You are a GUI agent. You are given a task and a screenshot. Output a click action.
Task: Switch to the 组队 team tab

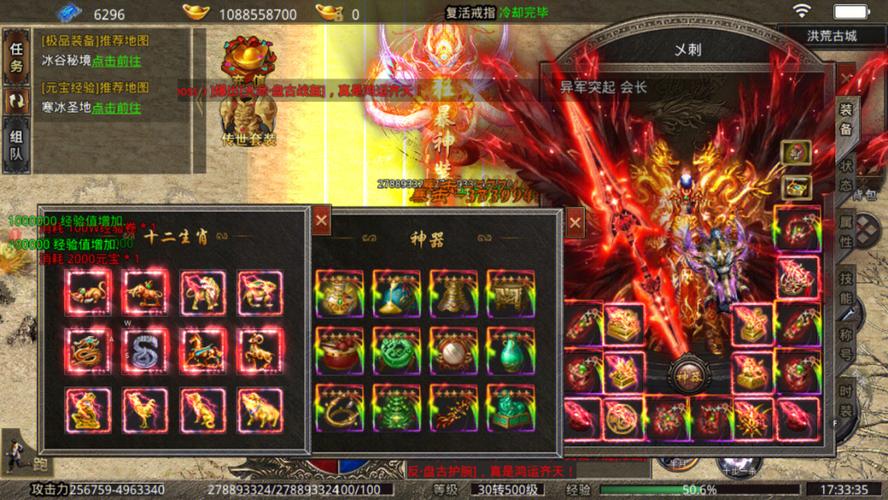click(16, 146)
